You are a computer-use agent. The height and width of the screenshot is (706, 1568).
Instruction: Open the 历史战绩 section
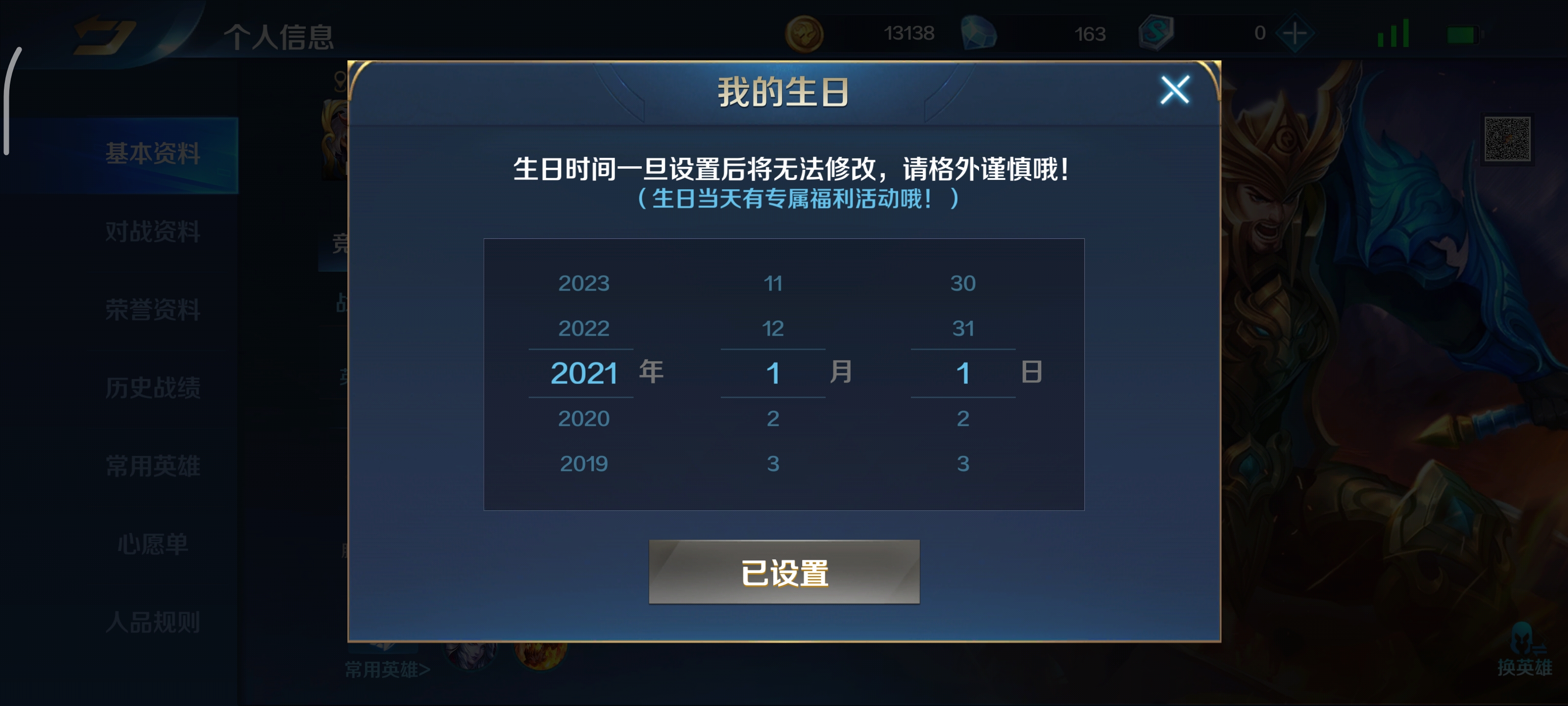click(x=152, y=388)
